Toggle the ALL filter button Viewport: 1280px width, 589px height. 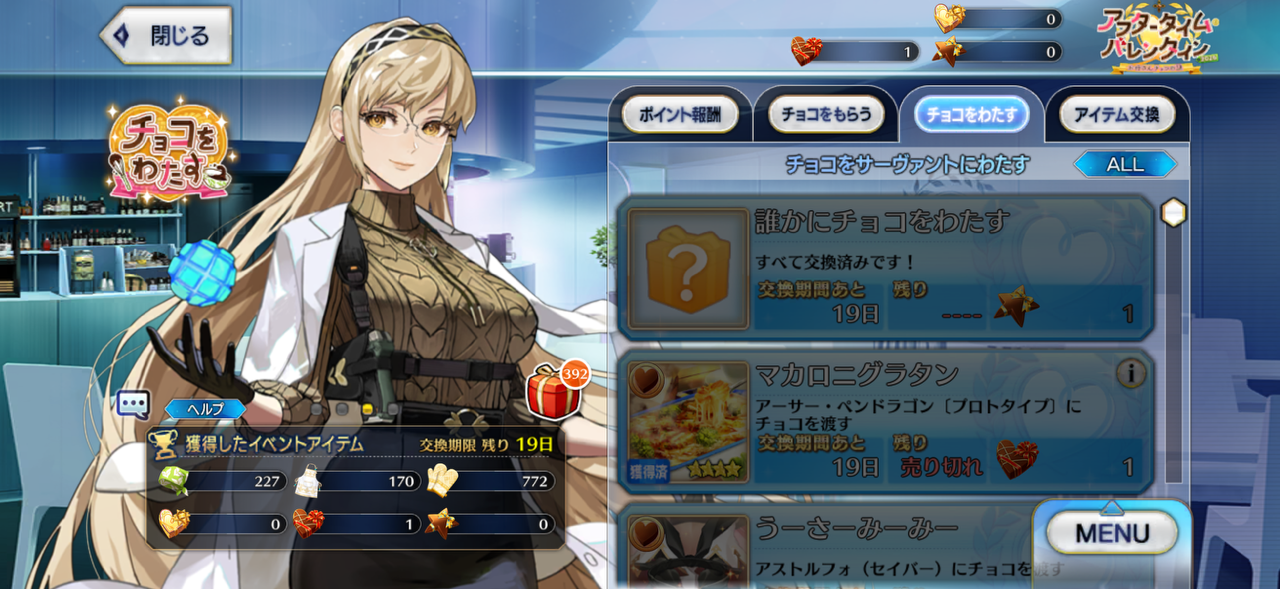coord(1125,165)
